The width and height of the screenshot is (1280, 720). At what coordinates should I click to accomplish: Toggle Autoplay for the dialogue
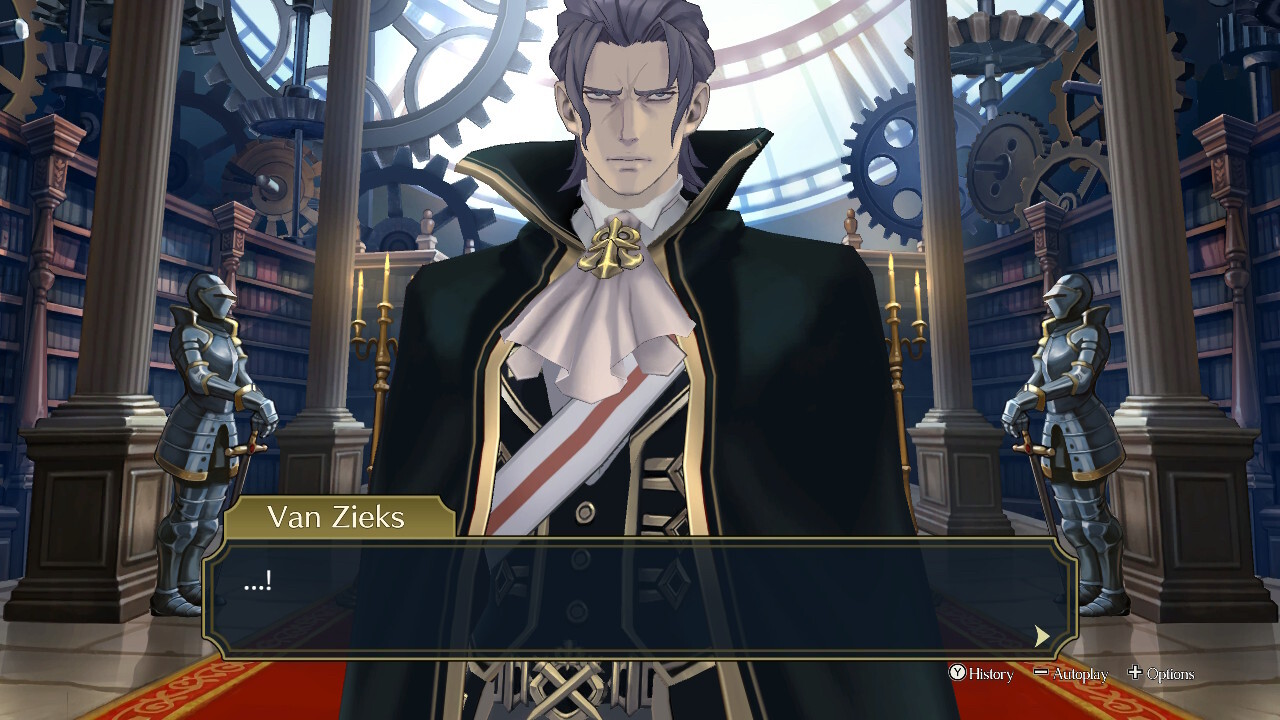pos(1071,674)
